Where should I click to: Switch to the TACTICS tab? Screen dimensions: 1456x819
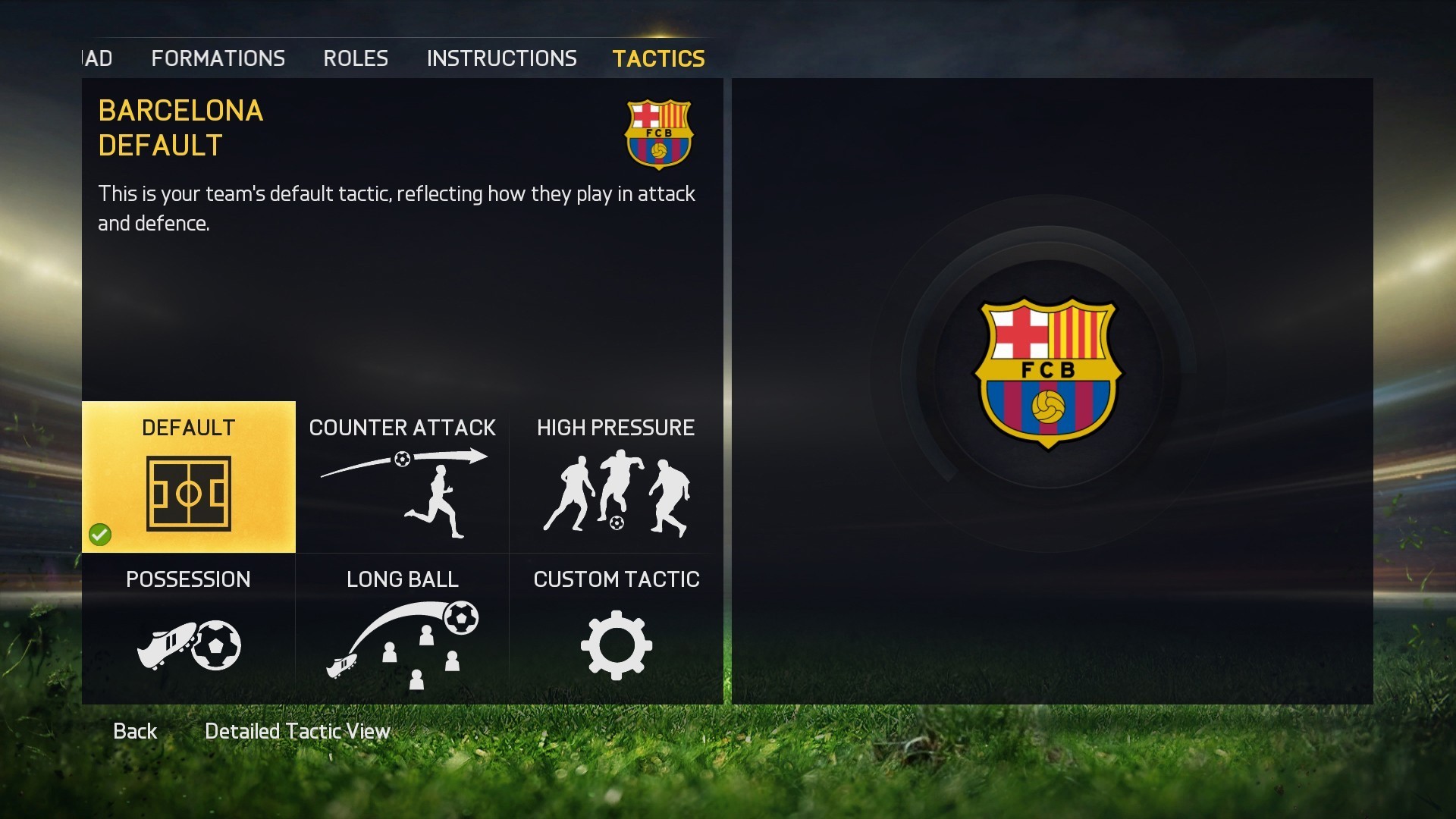point(658,58)
